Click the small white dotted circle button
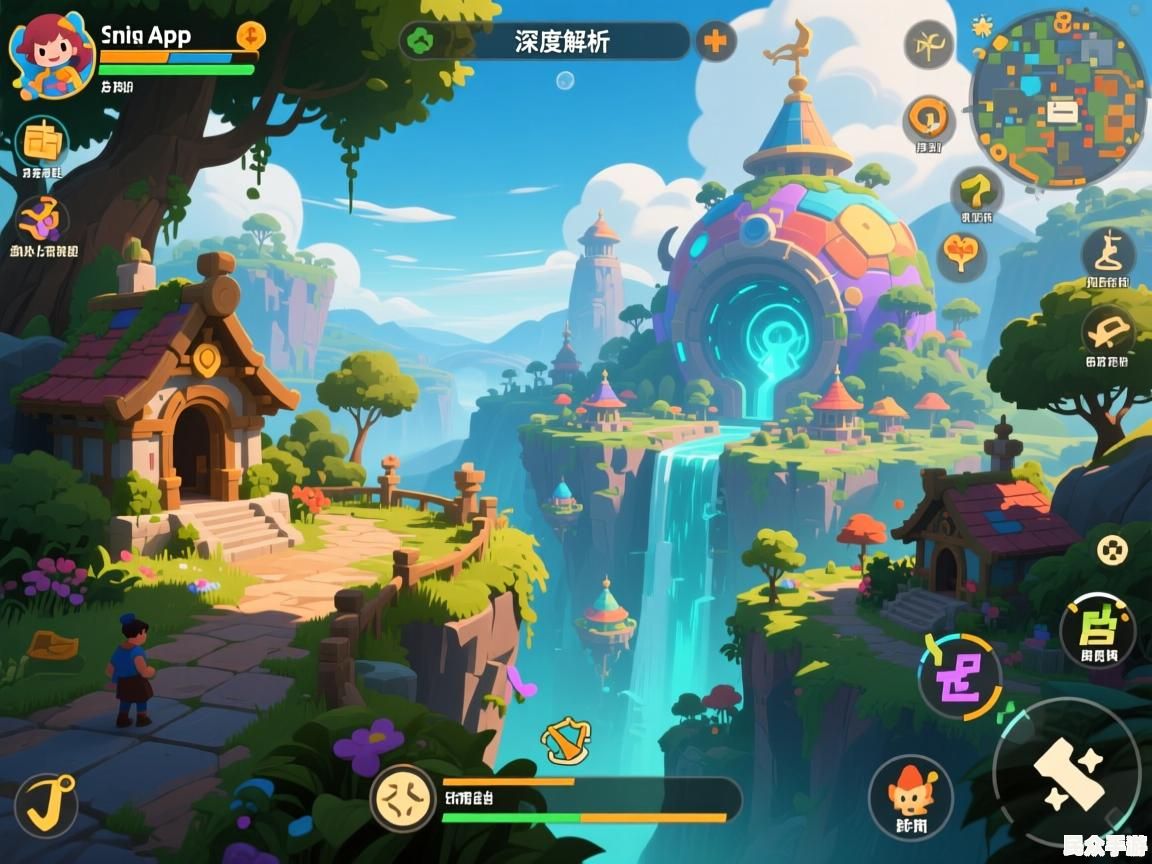 pyautogui.click(x=1112, y=549)
